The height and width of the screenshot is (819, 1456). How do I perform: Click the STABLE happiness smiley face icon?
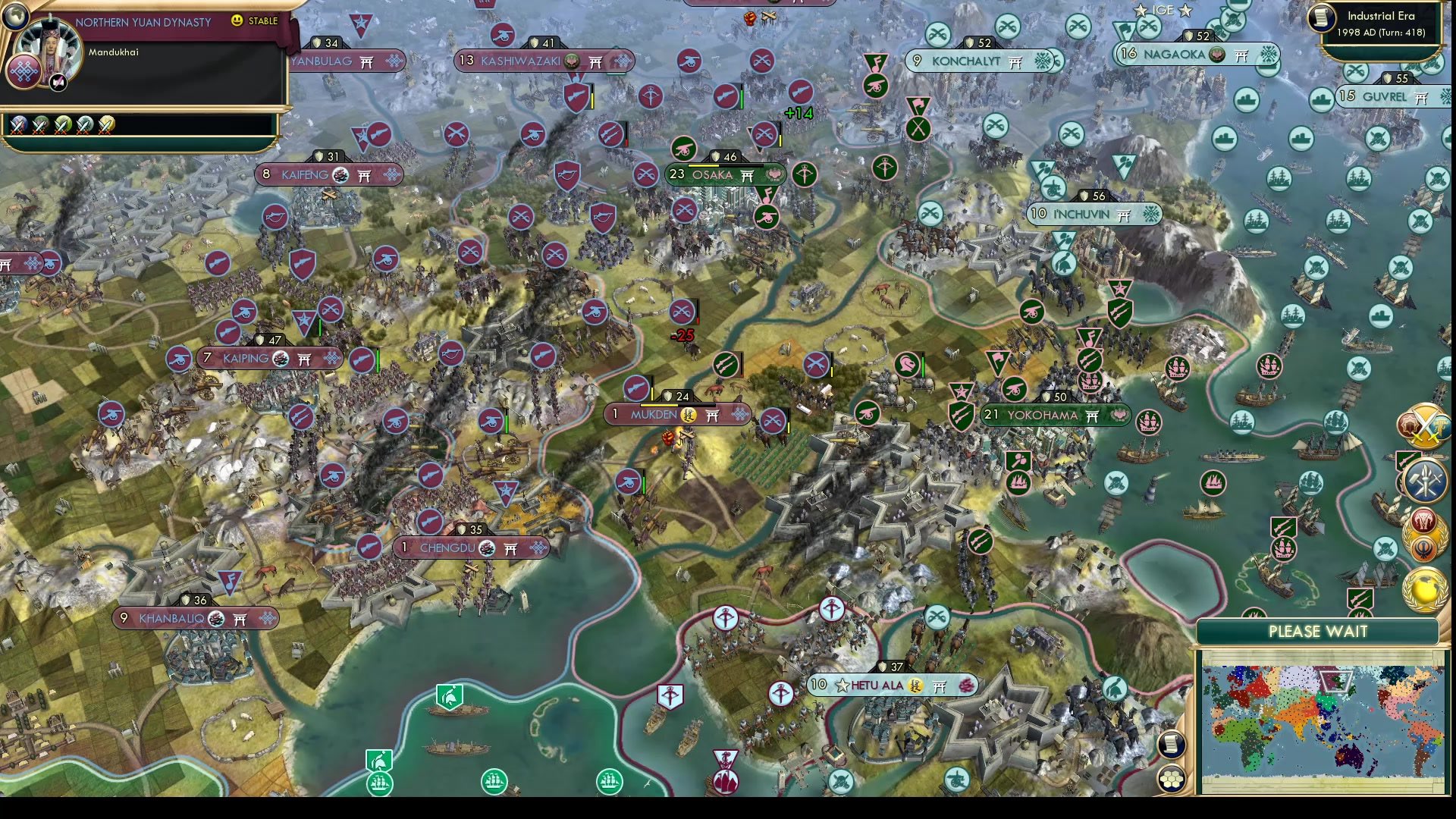237,21
